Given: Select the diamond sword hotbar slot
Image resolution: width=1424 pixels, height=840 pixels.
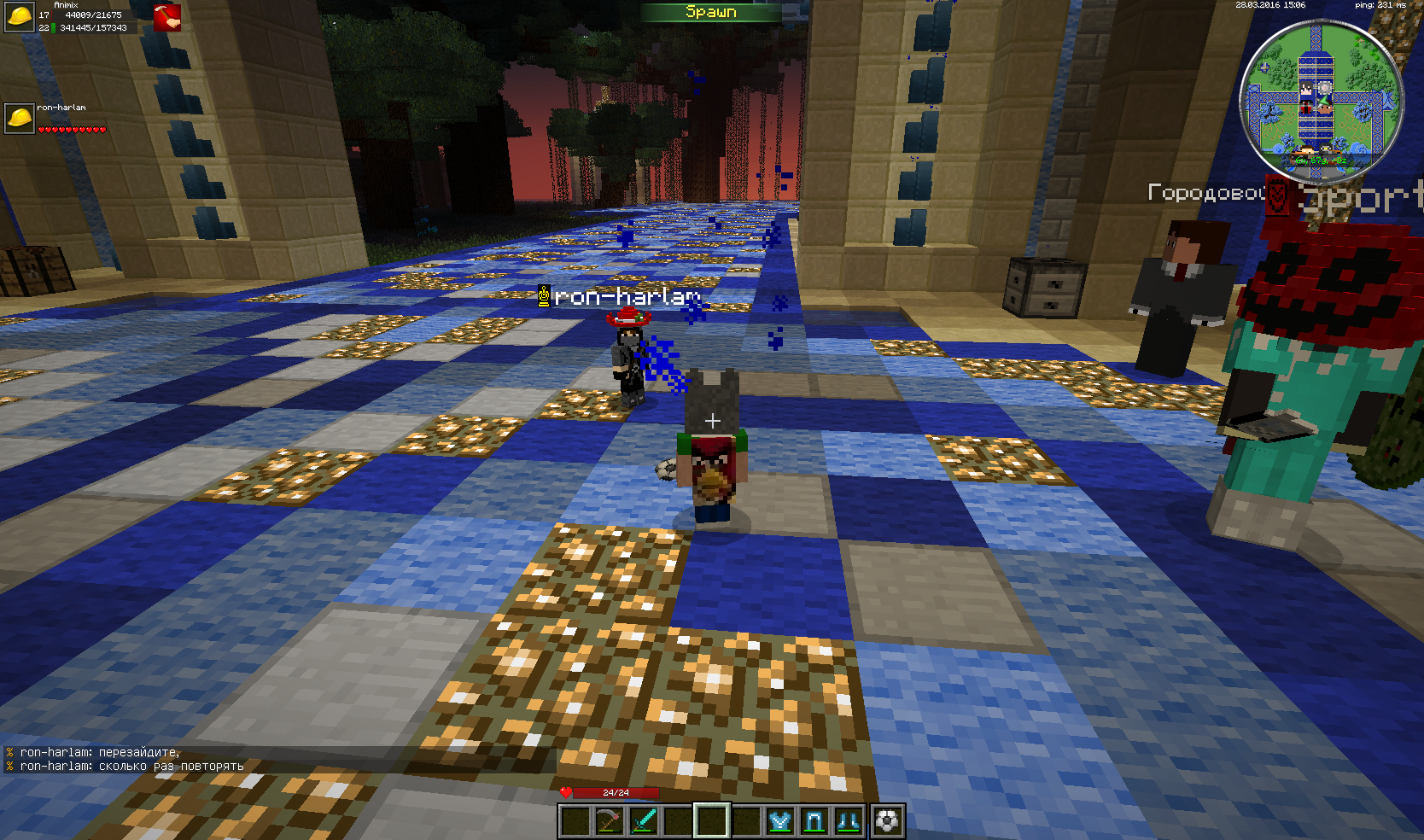Looking at the screenshot, I should point(643,821).
